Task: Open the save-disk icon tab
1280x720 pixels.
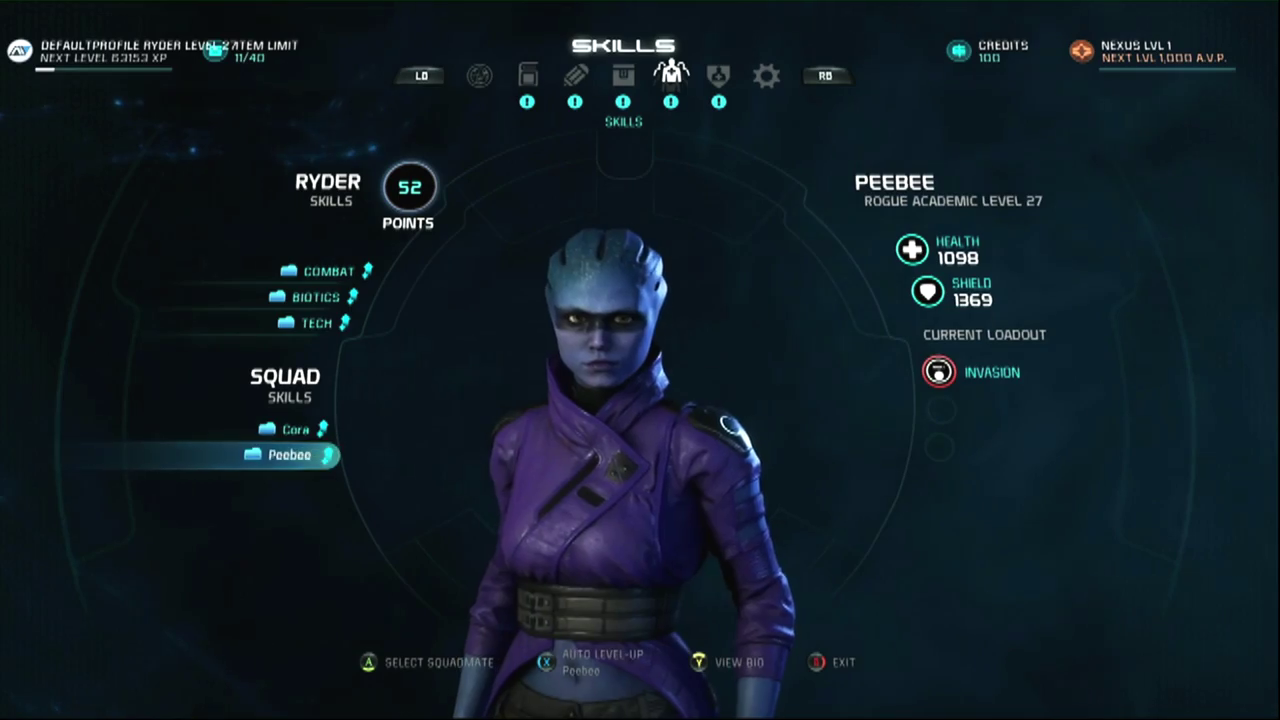Action: pyautogui.click(x=527, y=76)
